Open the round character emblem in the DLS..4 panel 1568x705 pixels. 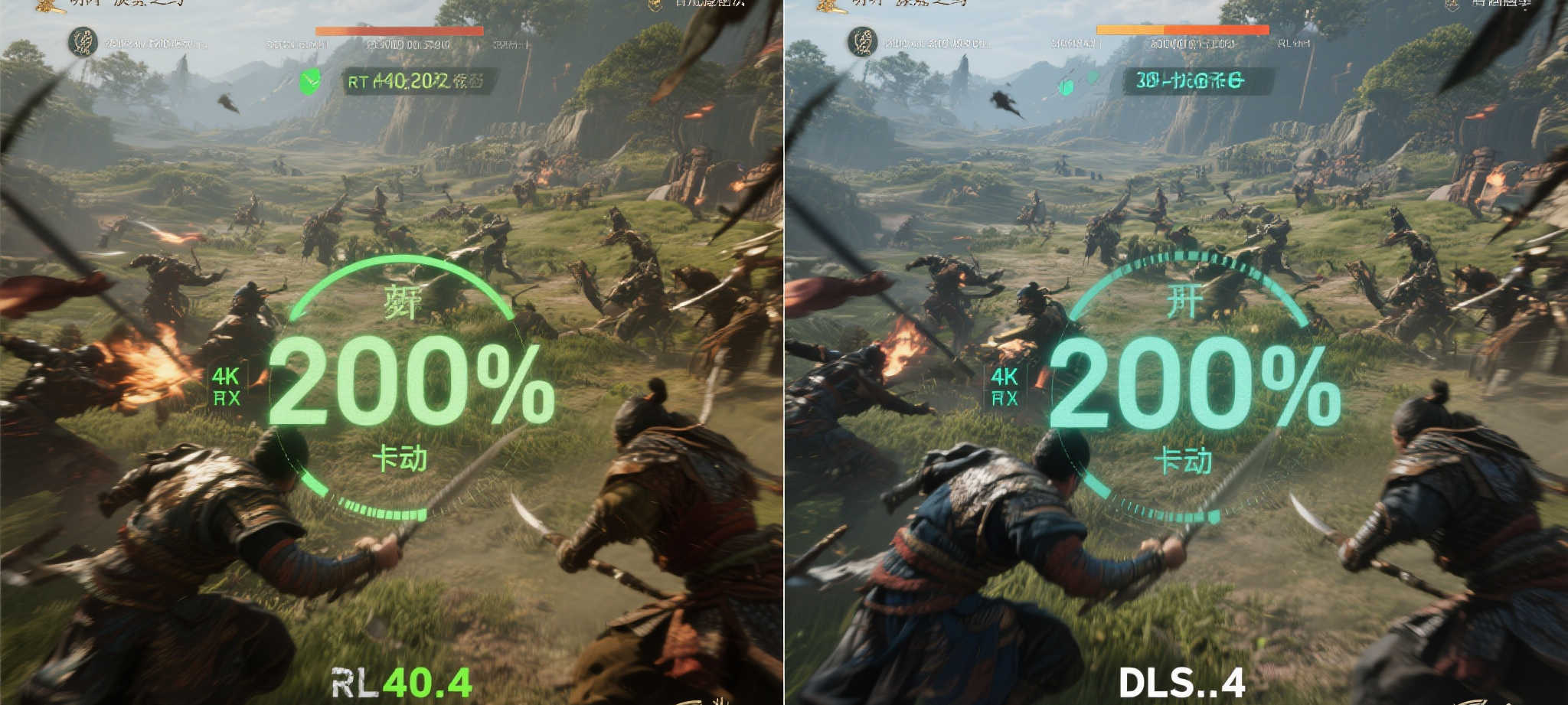click(863, 41)
